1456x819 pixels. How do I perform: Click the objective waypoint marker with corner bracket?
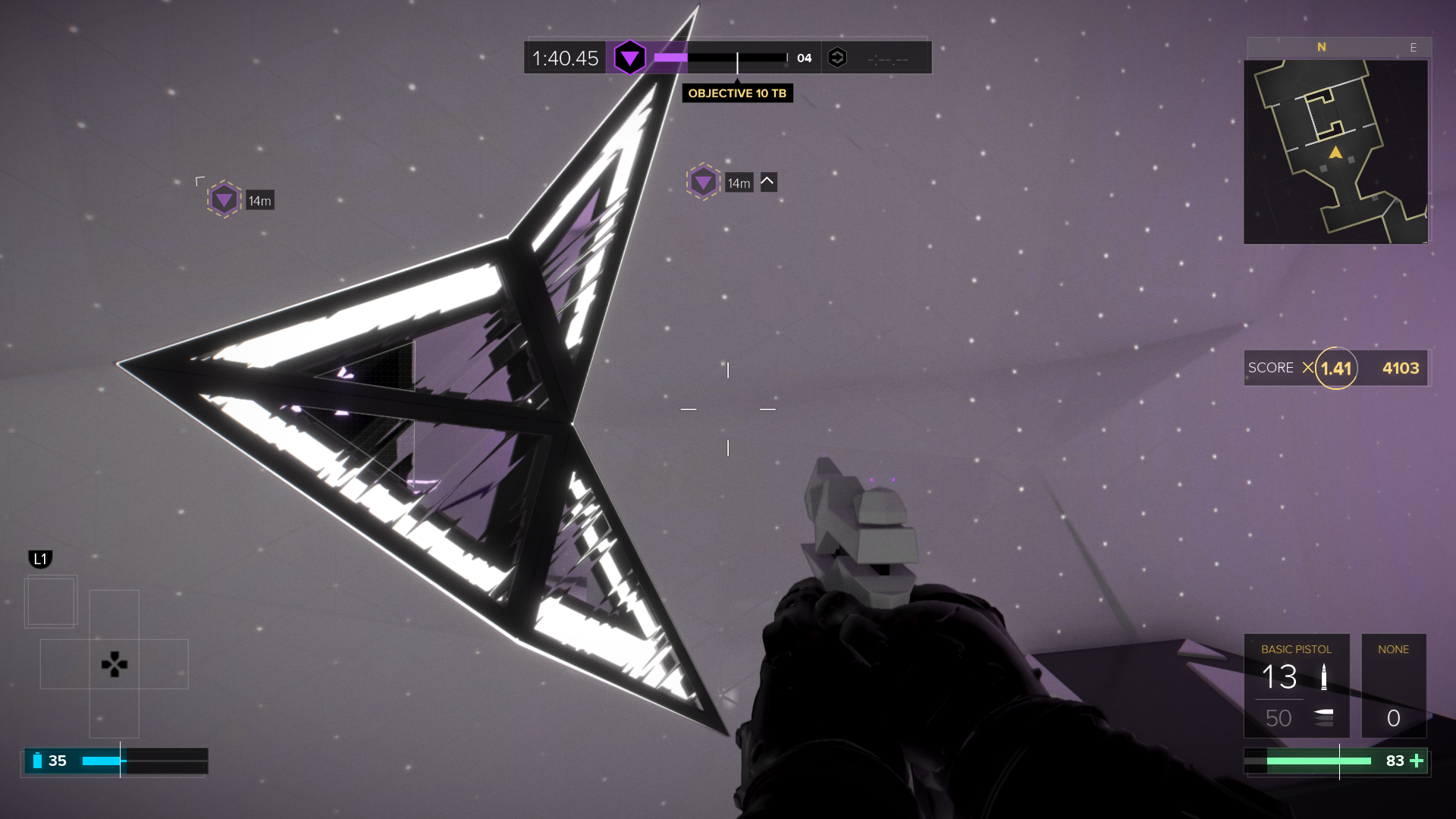(x=224, y=200)
